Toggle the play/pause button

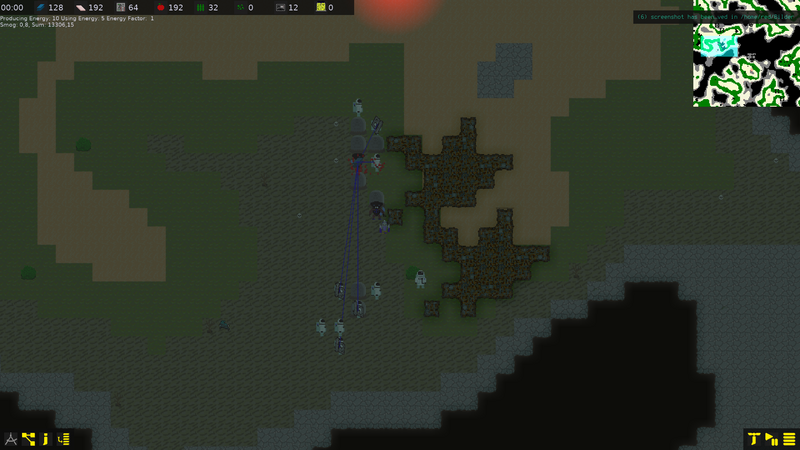pyautogui.click(x=771, y=438)
